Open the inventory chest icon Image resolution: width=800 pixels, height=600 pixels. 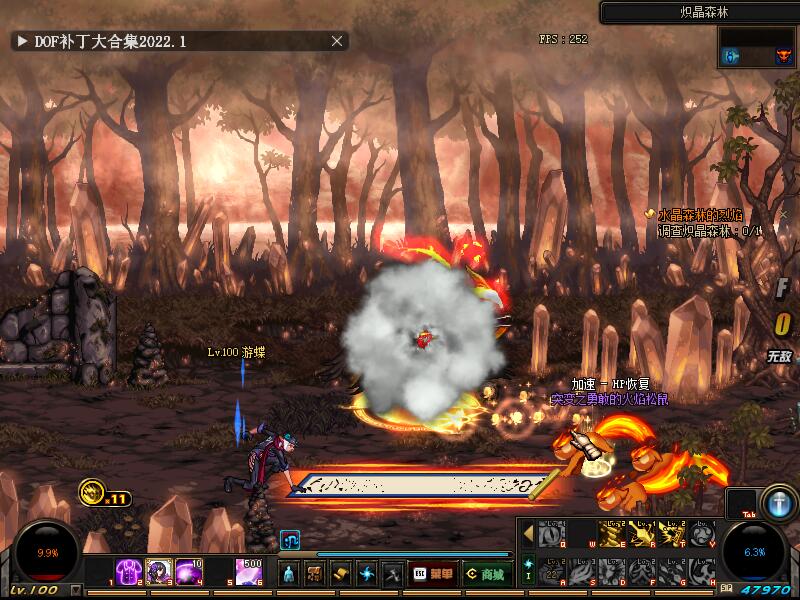point(315,574)
